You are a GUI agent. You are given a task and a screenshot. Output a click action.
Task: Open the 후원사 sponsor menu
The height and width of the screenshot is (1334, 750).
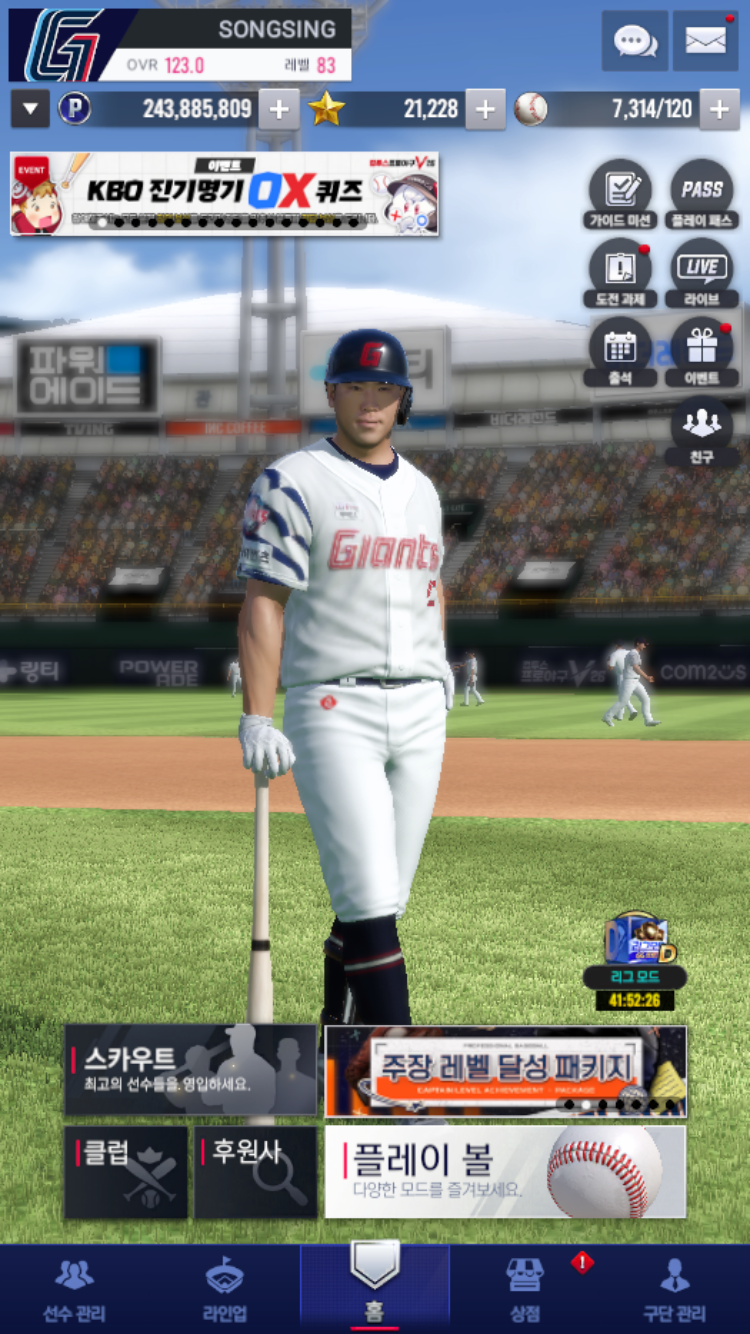click(x=256, y=1172)
